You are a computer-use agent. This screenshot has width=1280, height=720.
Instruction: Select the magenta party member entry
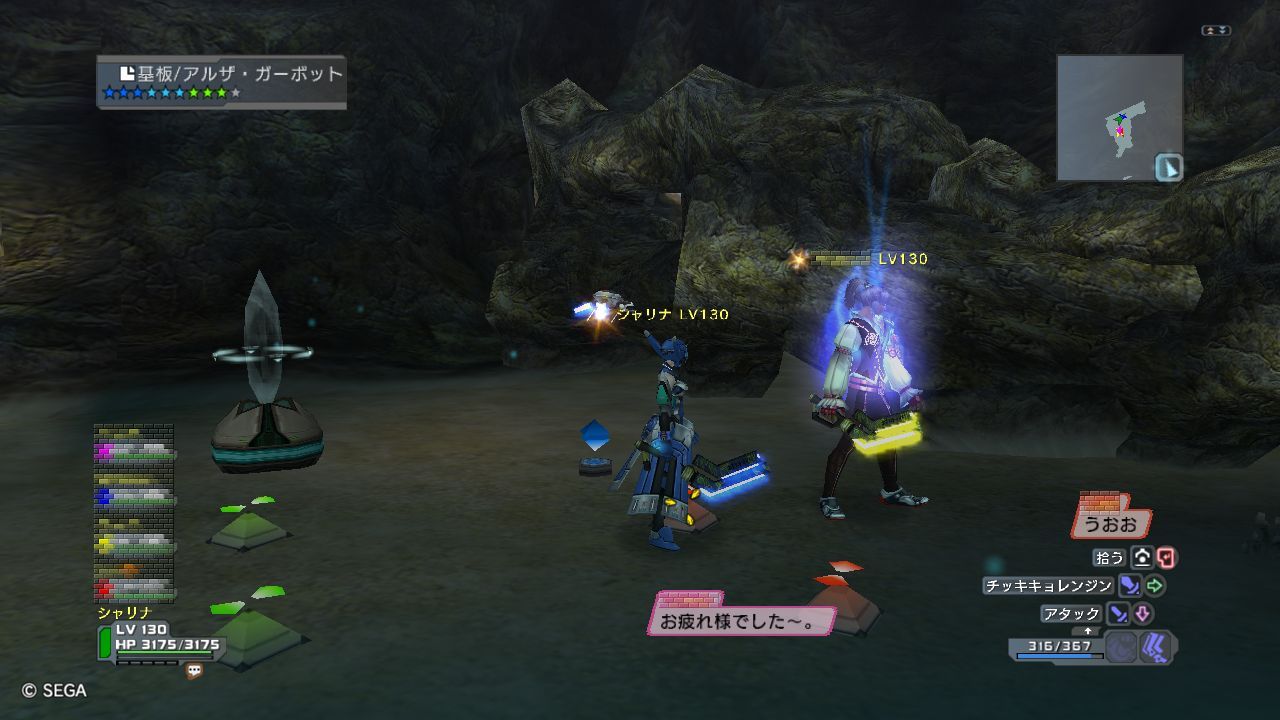coord(134,451)
